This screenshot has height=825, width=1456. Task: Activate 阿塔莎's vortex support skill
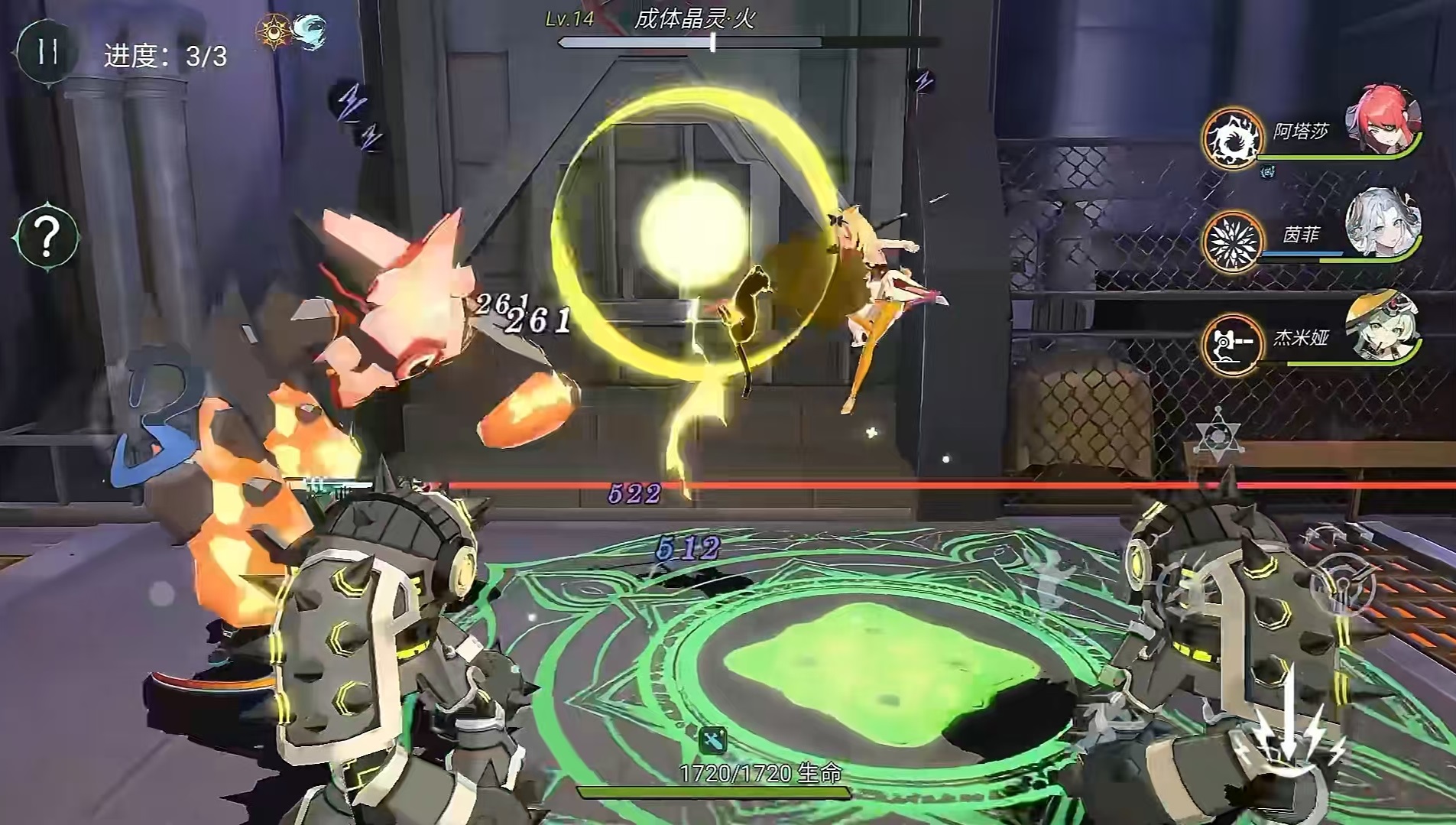click(1231, 138)
